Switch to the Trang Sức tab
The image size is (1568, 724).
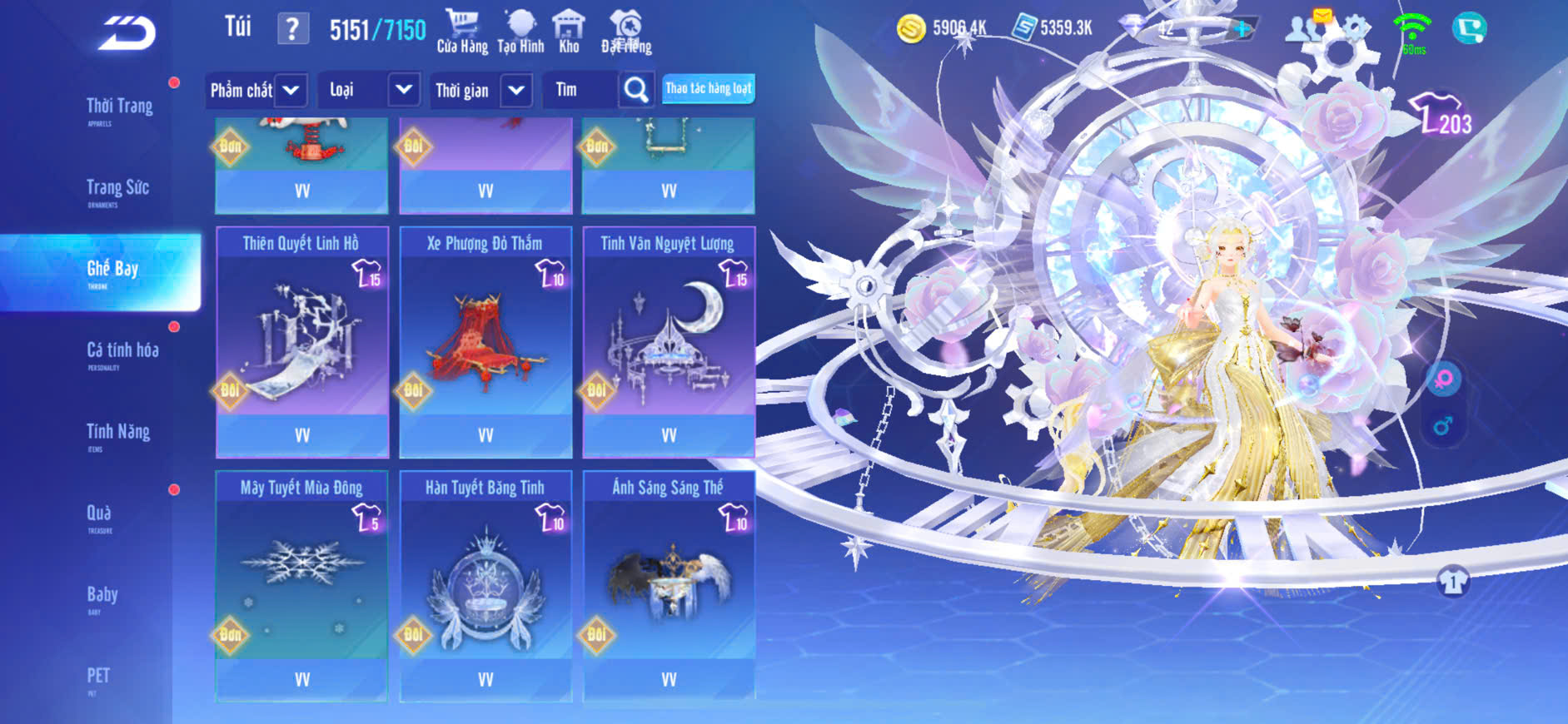coord(117,189)
